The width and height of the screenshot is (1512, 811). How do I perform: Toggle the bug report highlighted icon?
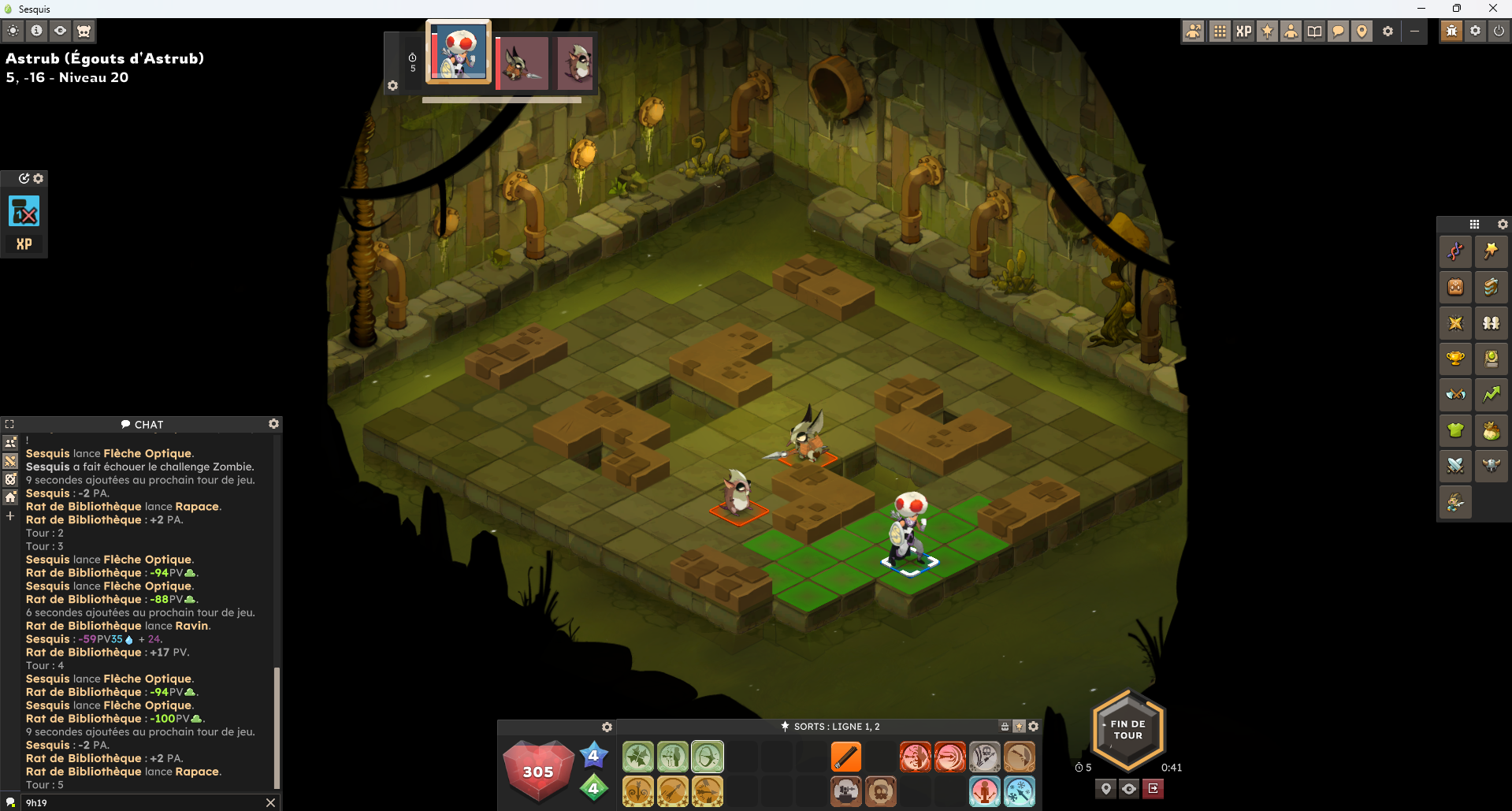1451,32
